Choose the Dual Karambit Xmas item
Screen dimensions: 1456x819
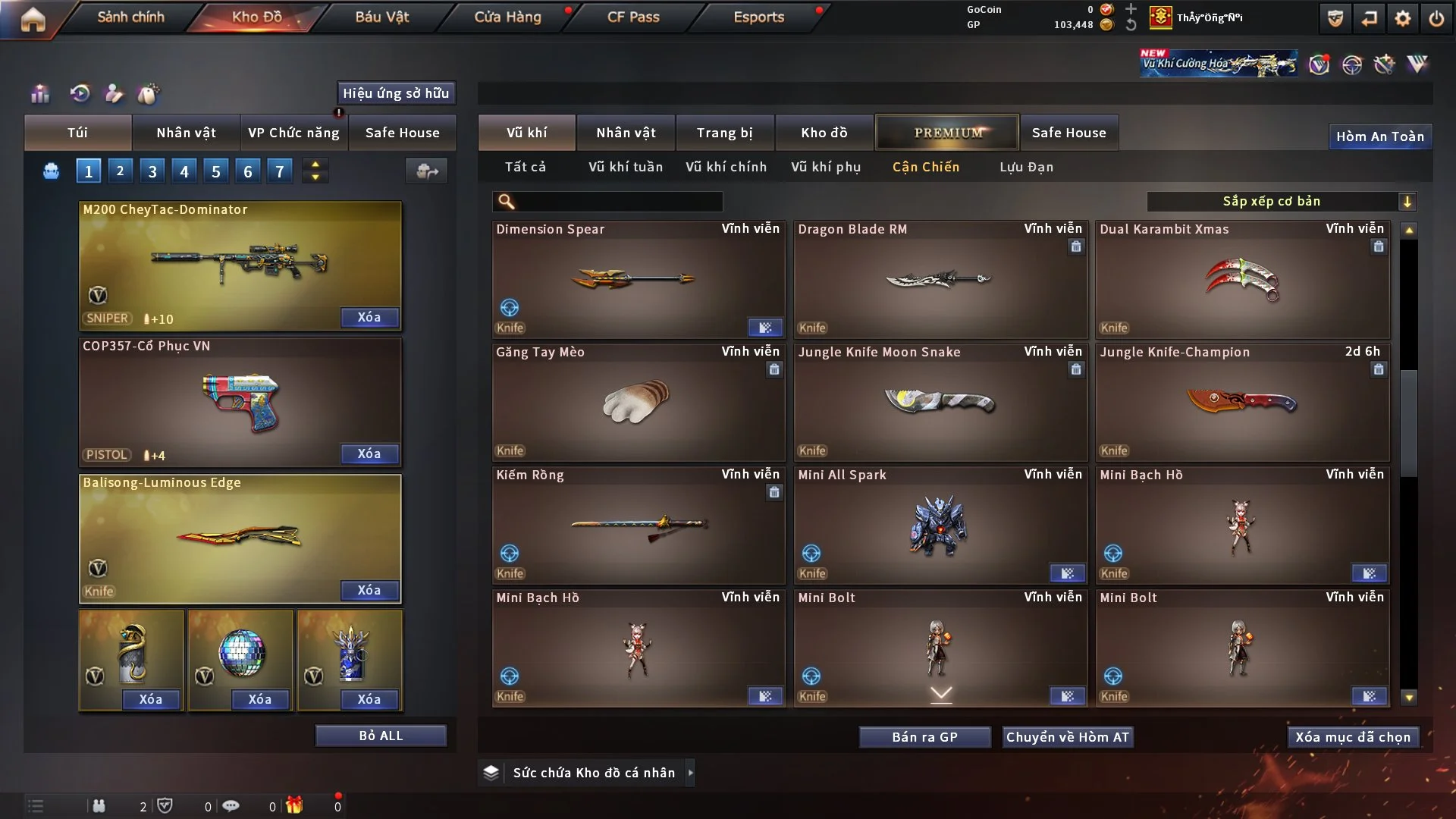1241,281
